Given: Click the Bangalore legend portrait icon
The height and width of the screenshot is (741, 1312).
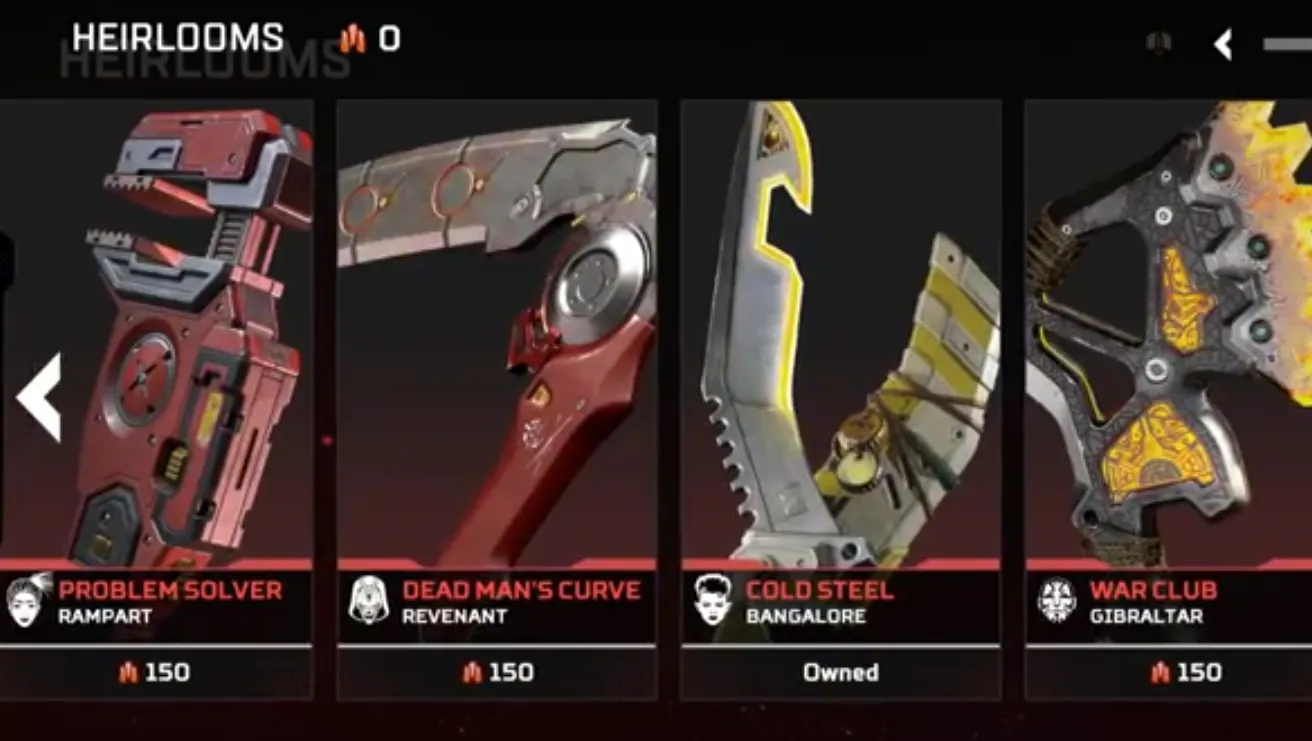Looking at the screenshot, I should point(714,602).
